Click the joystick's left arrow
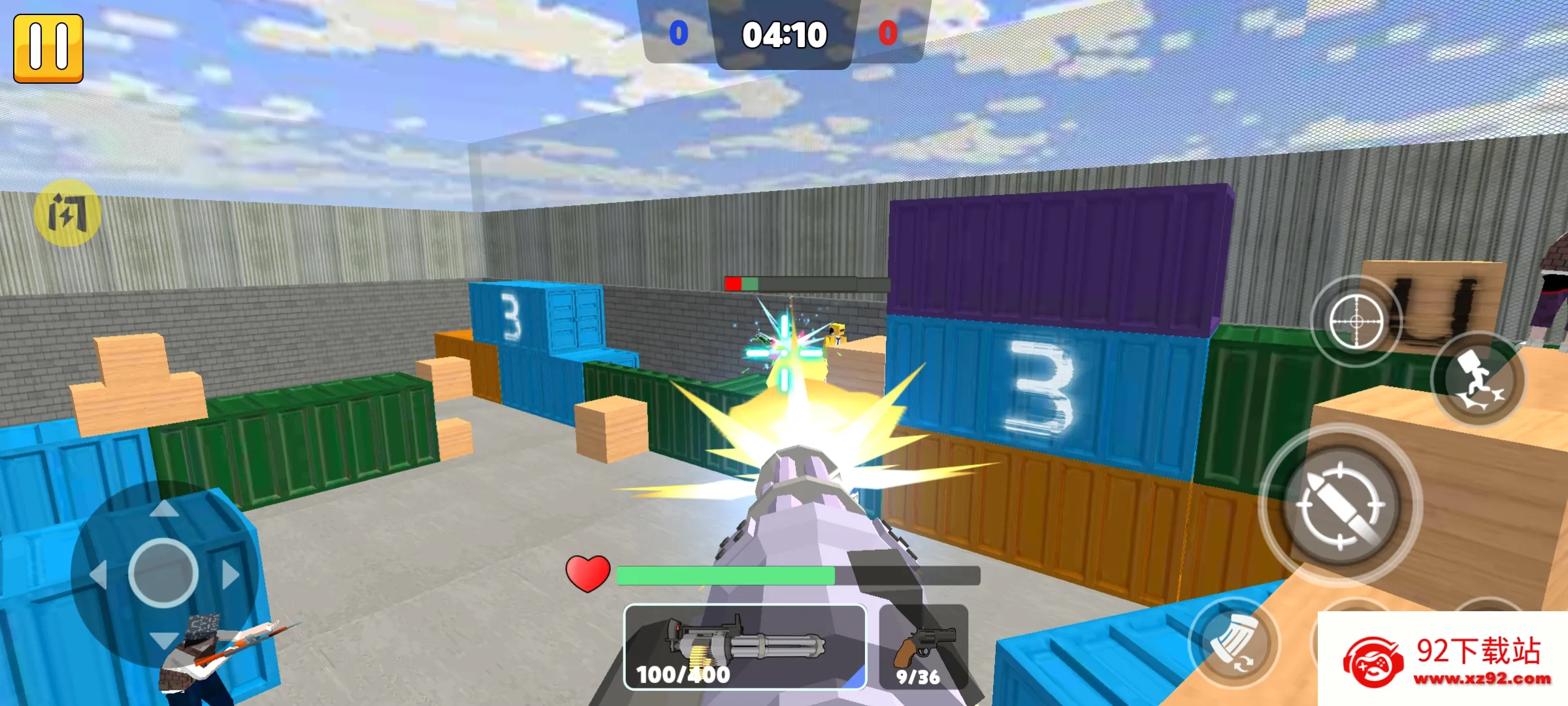Screen dimensions: 1568x706 tap(99, 576)
